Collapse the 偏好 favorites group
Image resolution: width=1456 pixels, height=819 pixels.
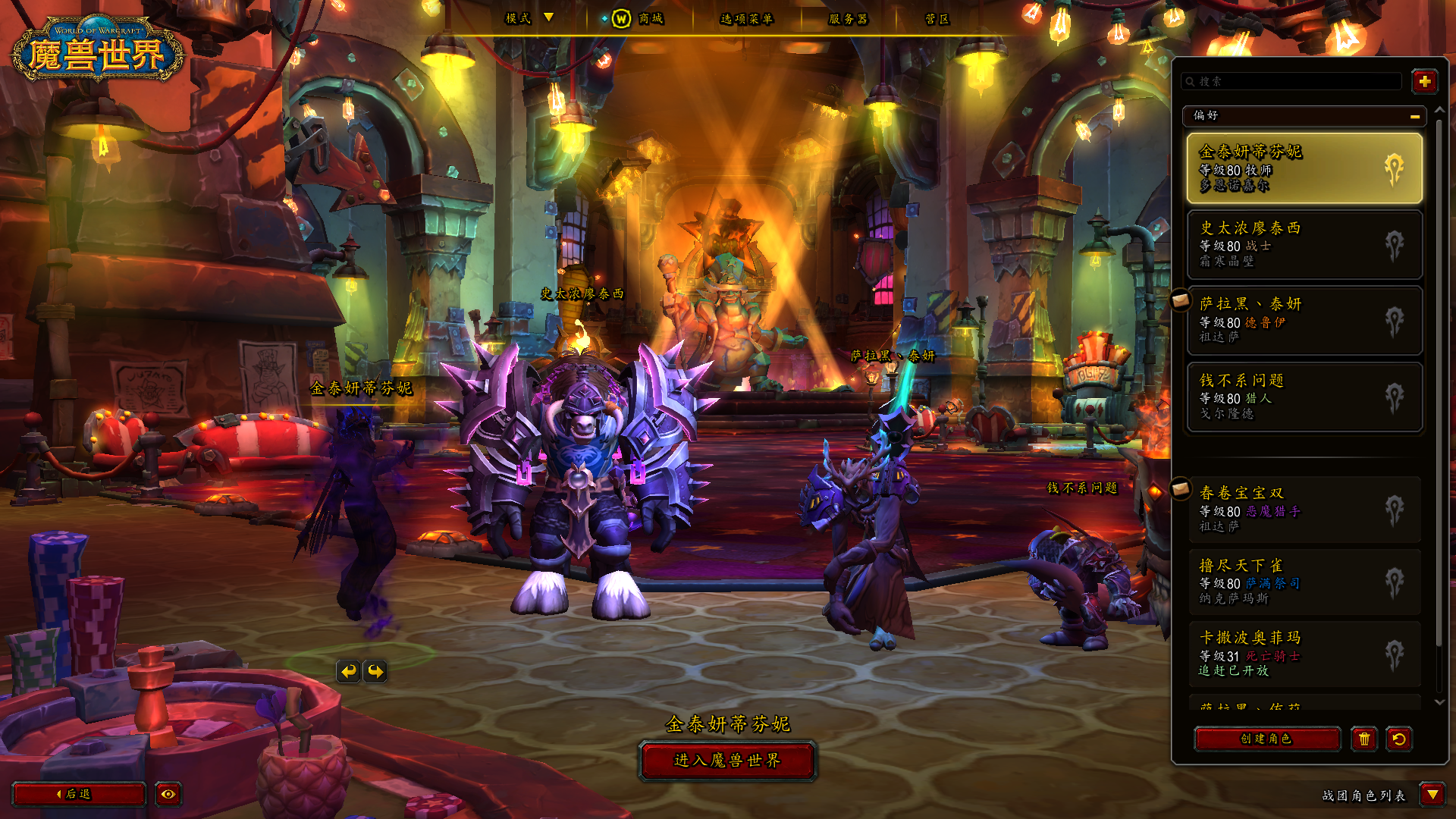tap(1414, 116)
